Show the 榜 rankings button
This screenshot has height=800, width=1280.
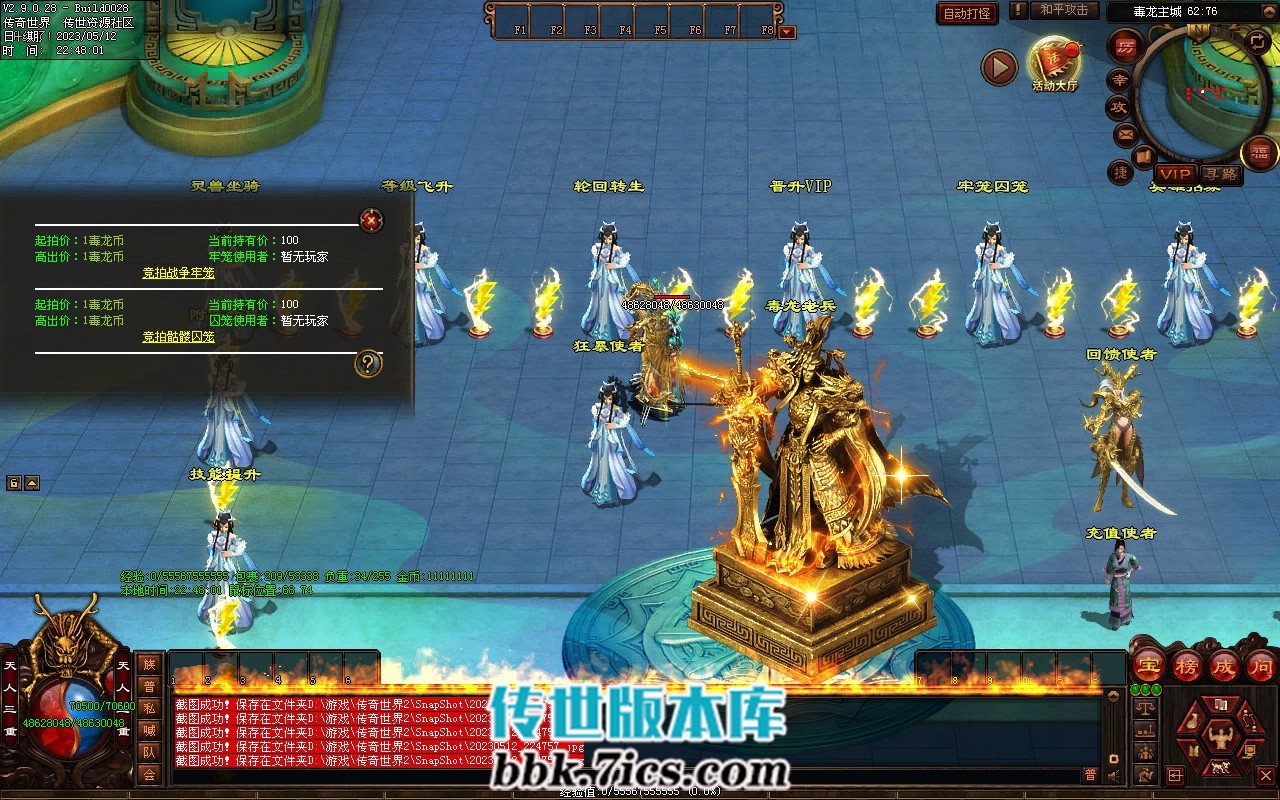point(1187,666)
